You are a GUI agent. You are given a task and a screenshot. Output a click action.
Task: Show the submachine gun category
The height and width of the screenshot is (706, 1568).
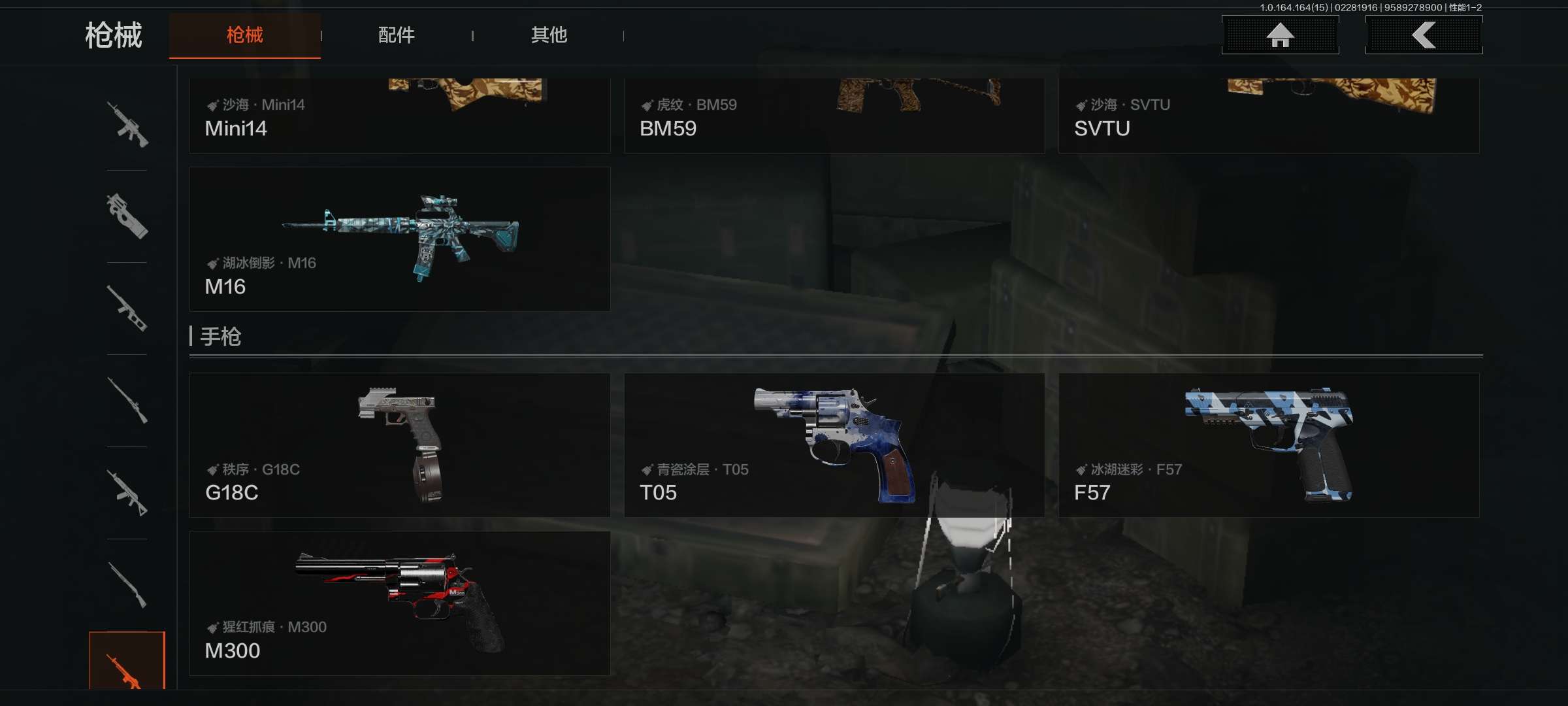[127, 216]
